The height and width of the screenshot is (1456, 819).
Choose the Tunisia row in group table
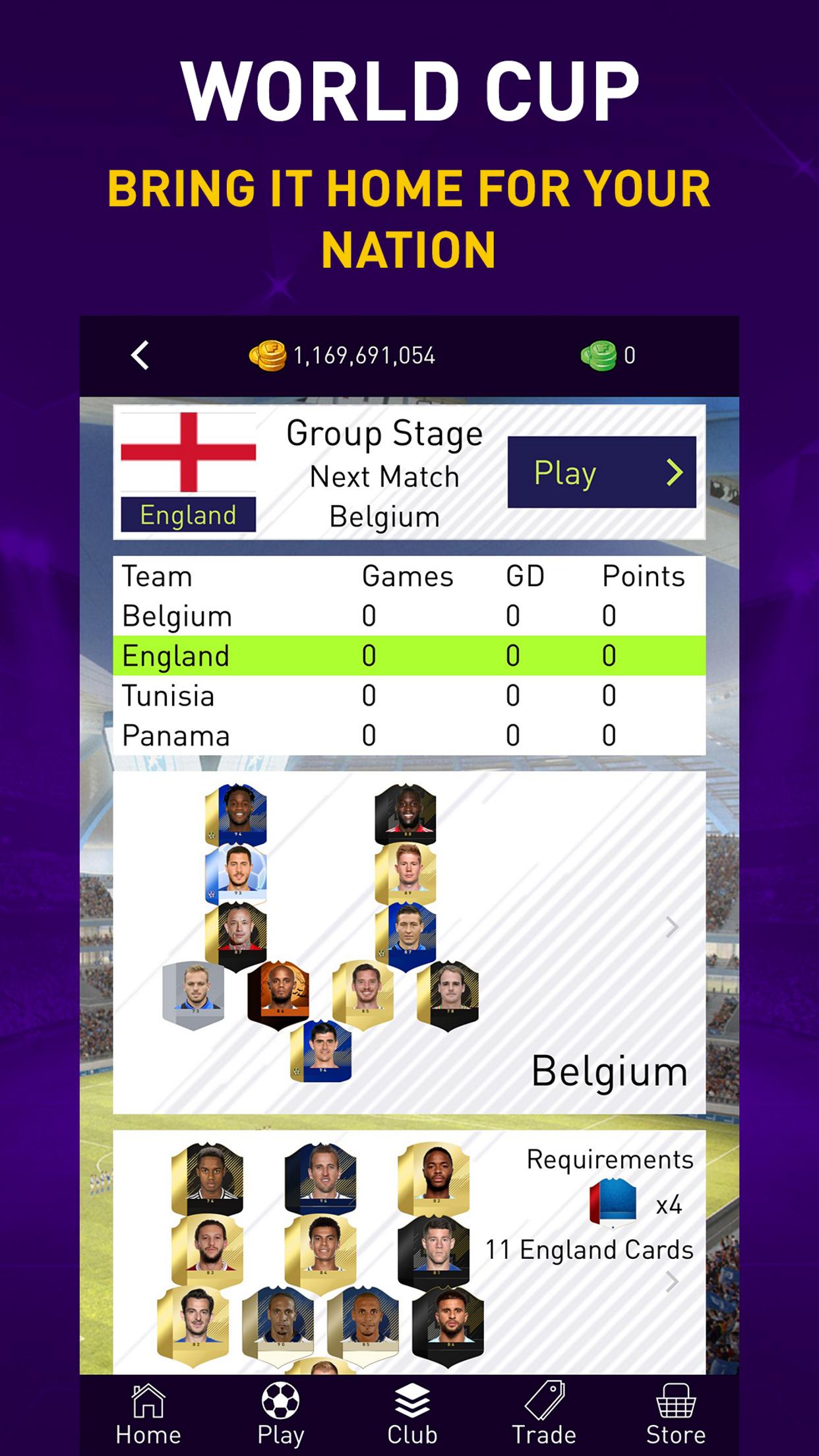point(409,696)
